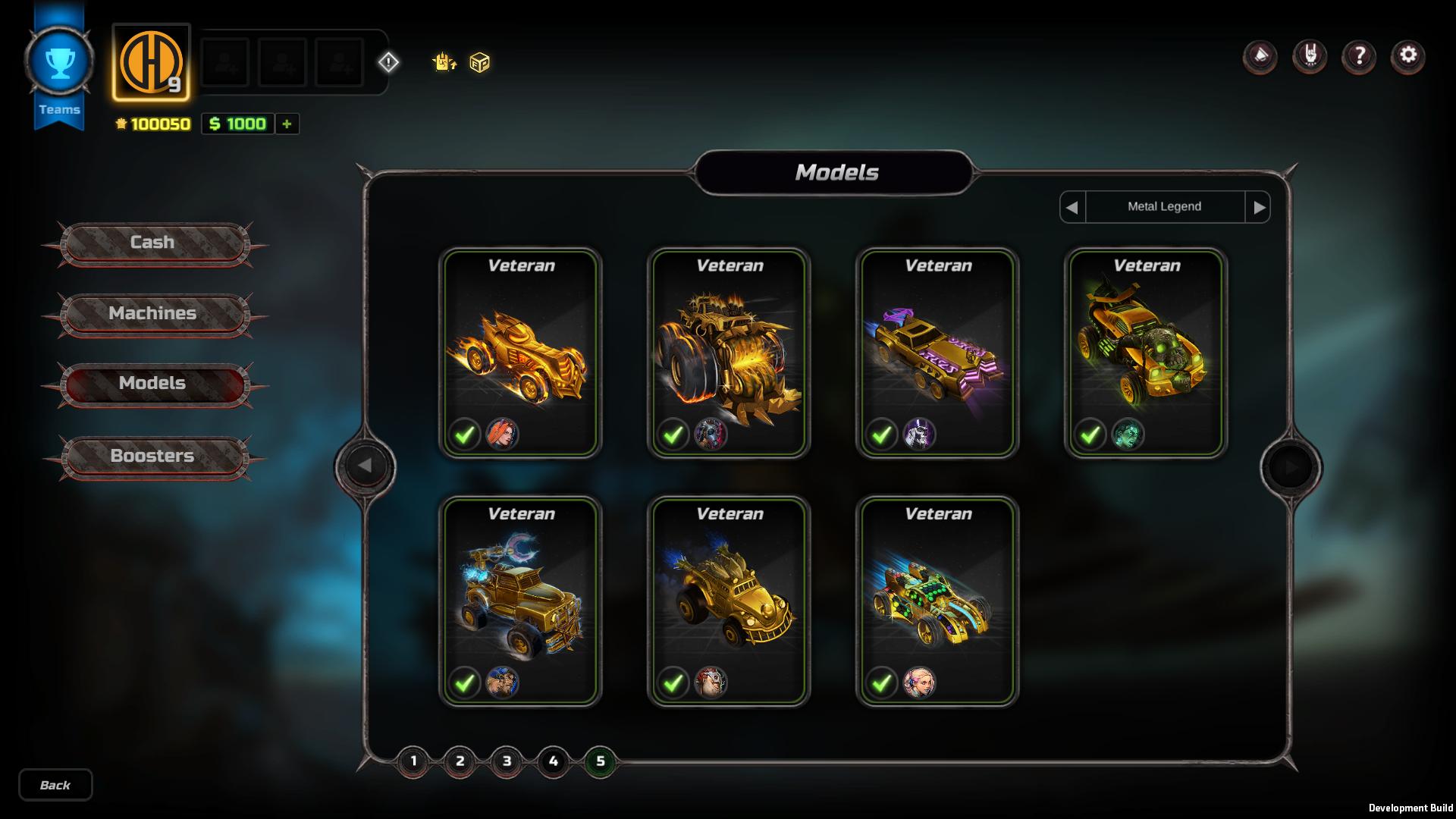Select page 3 in the pagination
The image size is (1456, 819).
pos(507,762)
